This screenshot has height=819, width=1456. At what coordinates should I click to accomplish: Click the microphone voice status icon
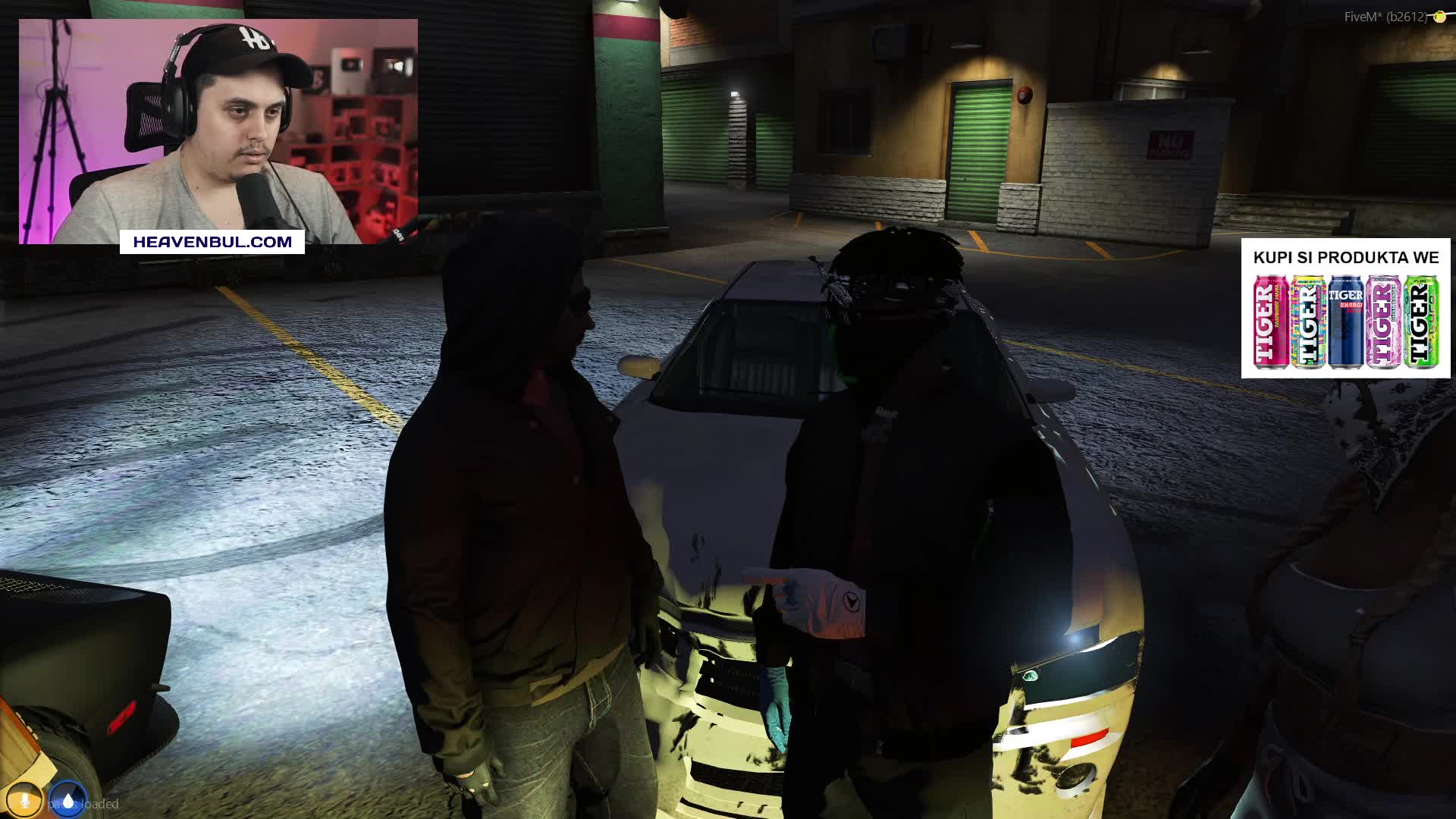(x=25, y=801)
